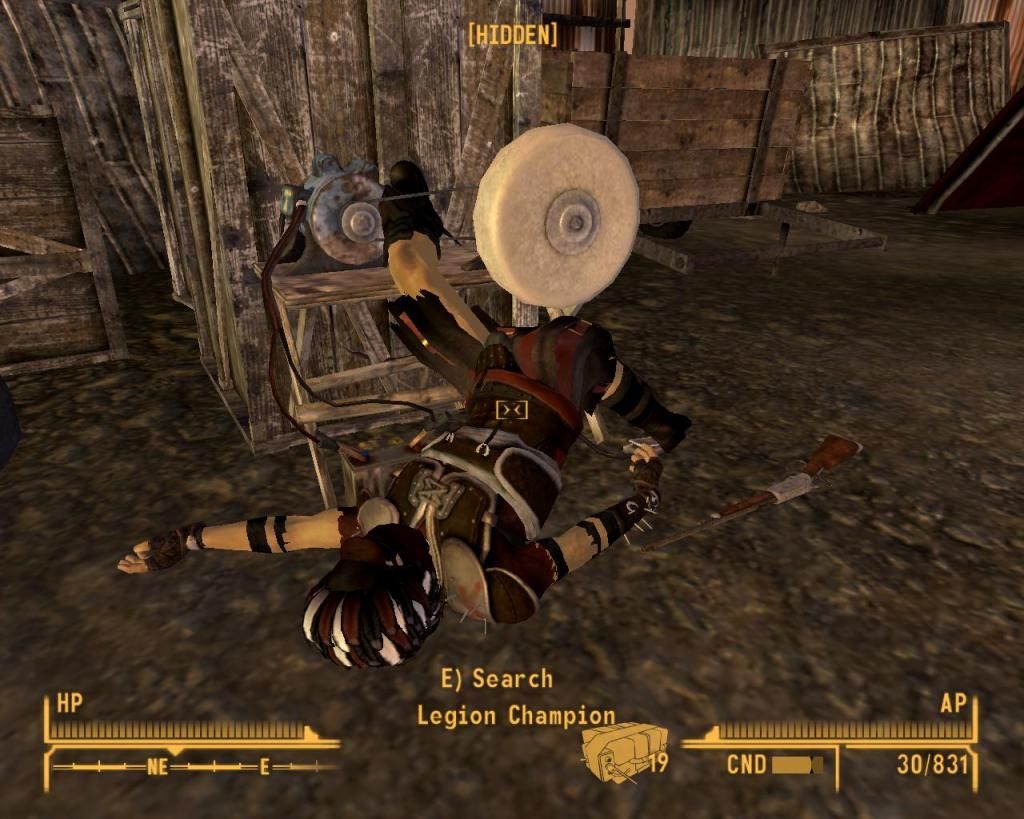Click the compass direction strip
This screenshot has width=1024, height=819.
(195, 767)
